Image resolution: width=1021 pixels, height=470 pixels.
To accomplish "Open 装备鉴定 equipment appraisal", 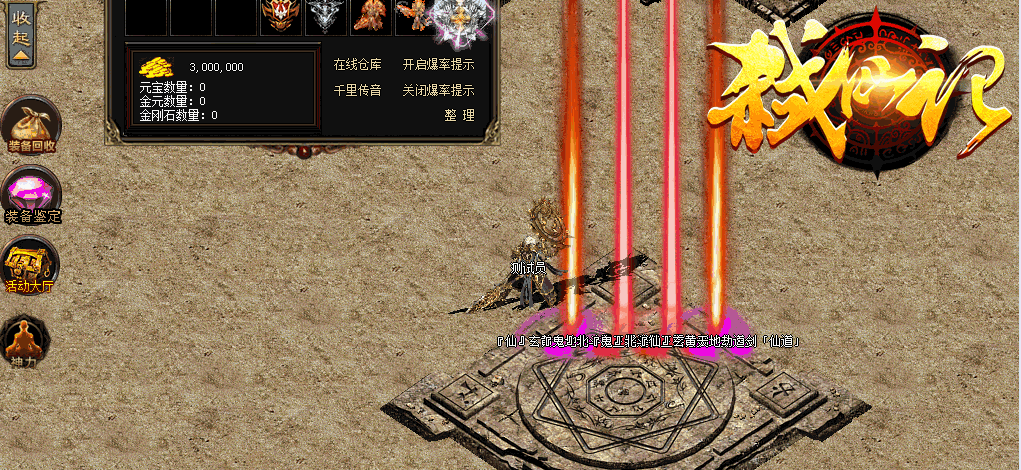I will (31, 193).
